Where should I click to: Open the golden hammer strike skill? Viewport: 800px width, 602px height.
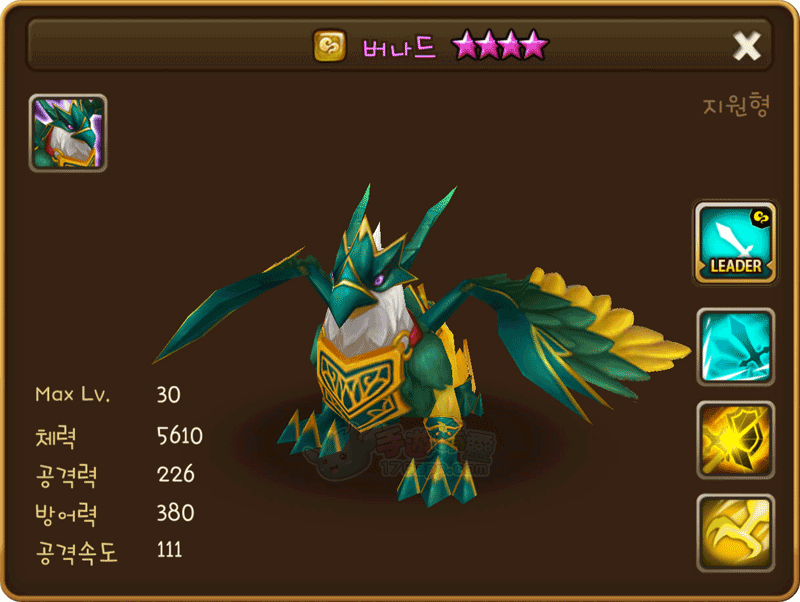(x=735, y=440)
